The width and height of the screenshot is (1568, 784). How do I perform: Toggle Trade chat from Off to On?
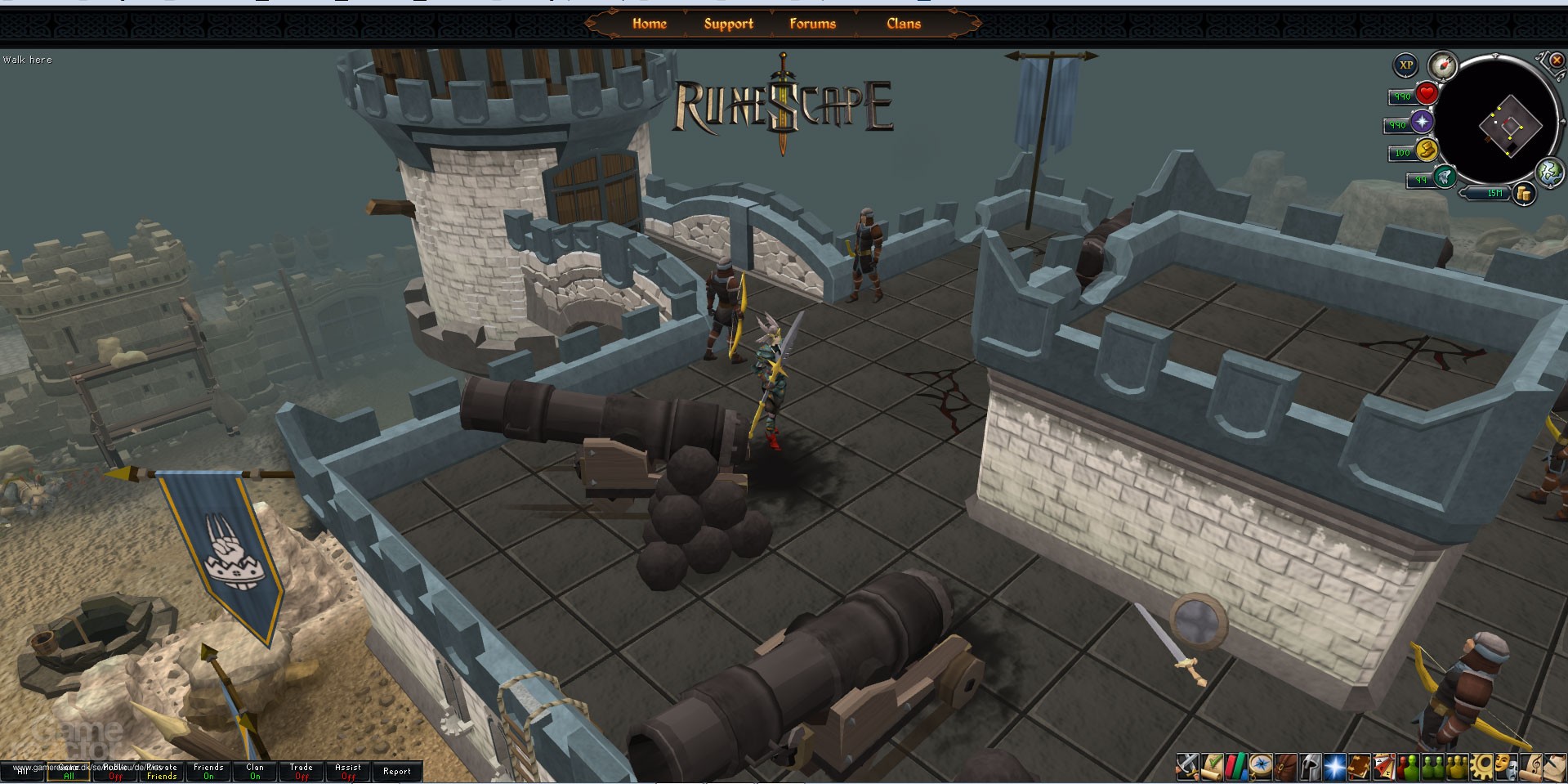pos(301,772)
